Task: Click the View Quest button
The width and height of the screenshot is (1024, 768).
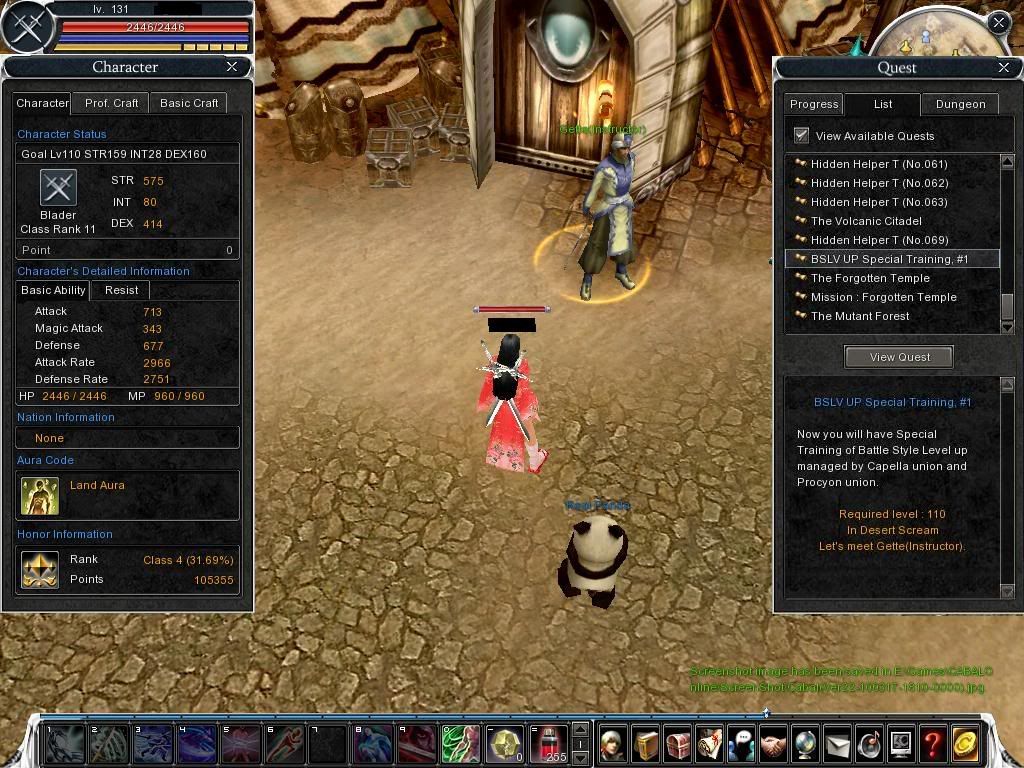Action: [899, 357]
